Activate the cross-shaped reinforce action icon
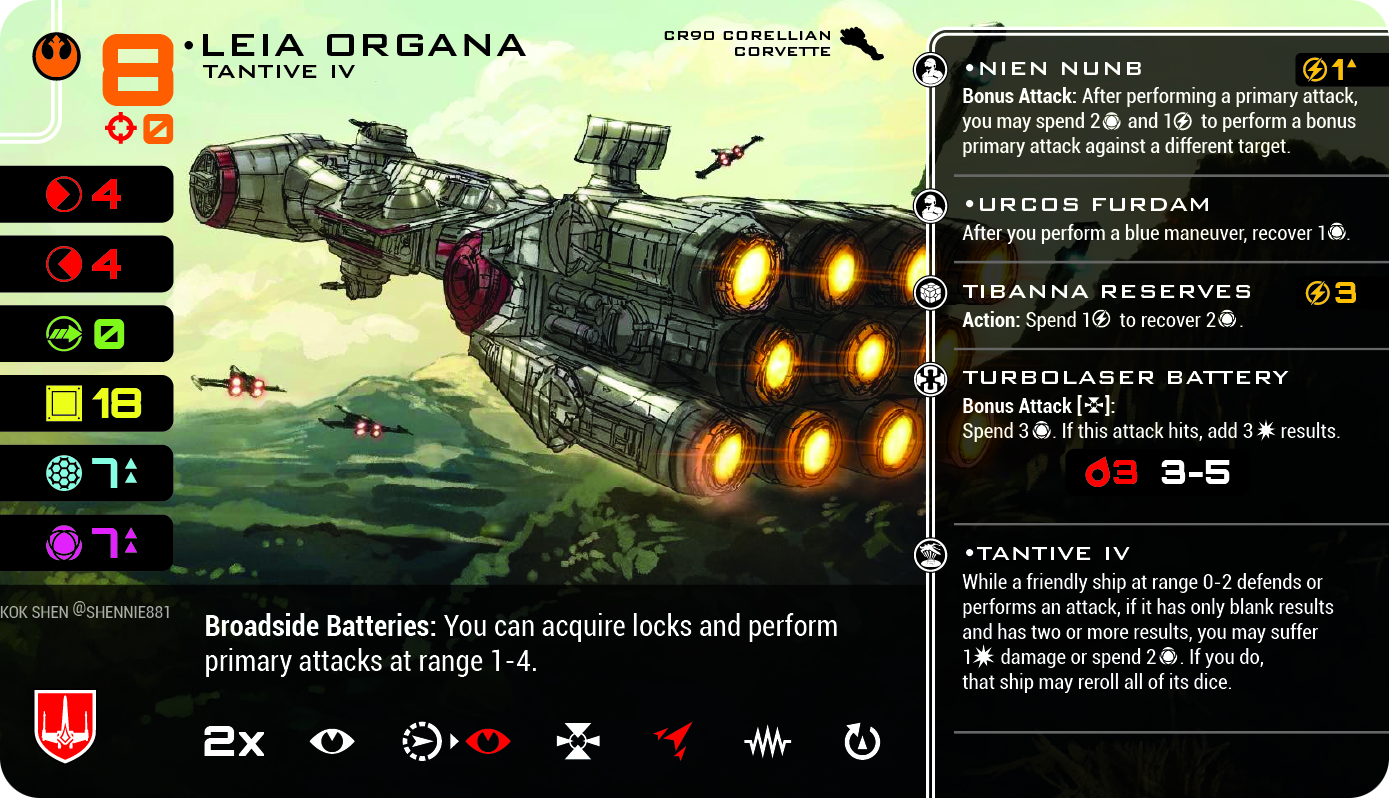Viewport: 1389px width, 798px height. click(578, 742)
